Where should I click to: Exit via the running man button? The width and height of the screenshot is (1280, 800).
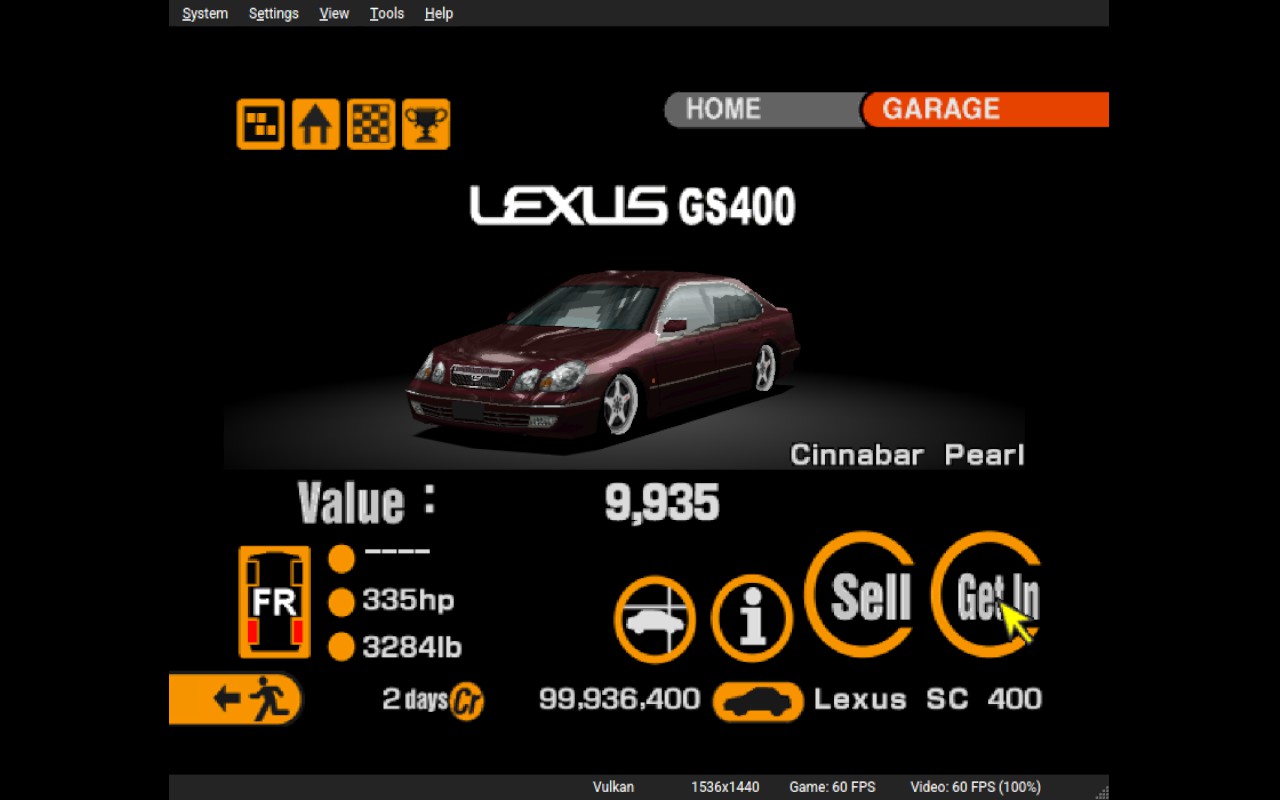(236, 698)
